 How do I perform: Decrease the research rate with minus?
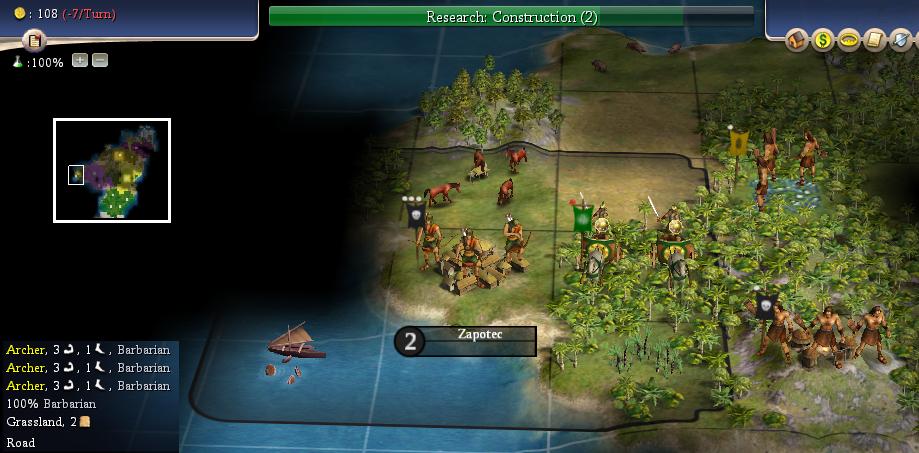(100, 61)
